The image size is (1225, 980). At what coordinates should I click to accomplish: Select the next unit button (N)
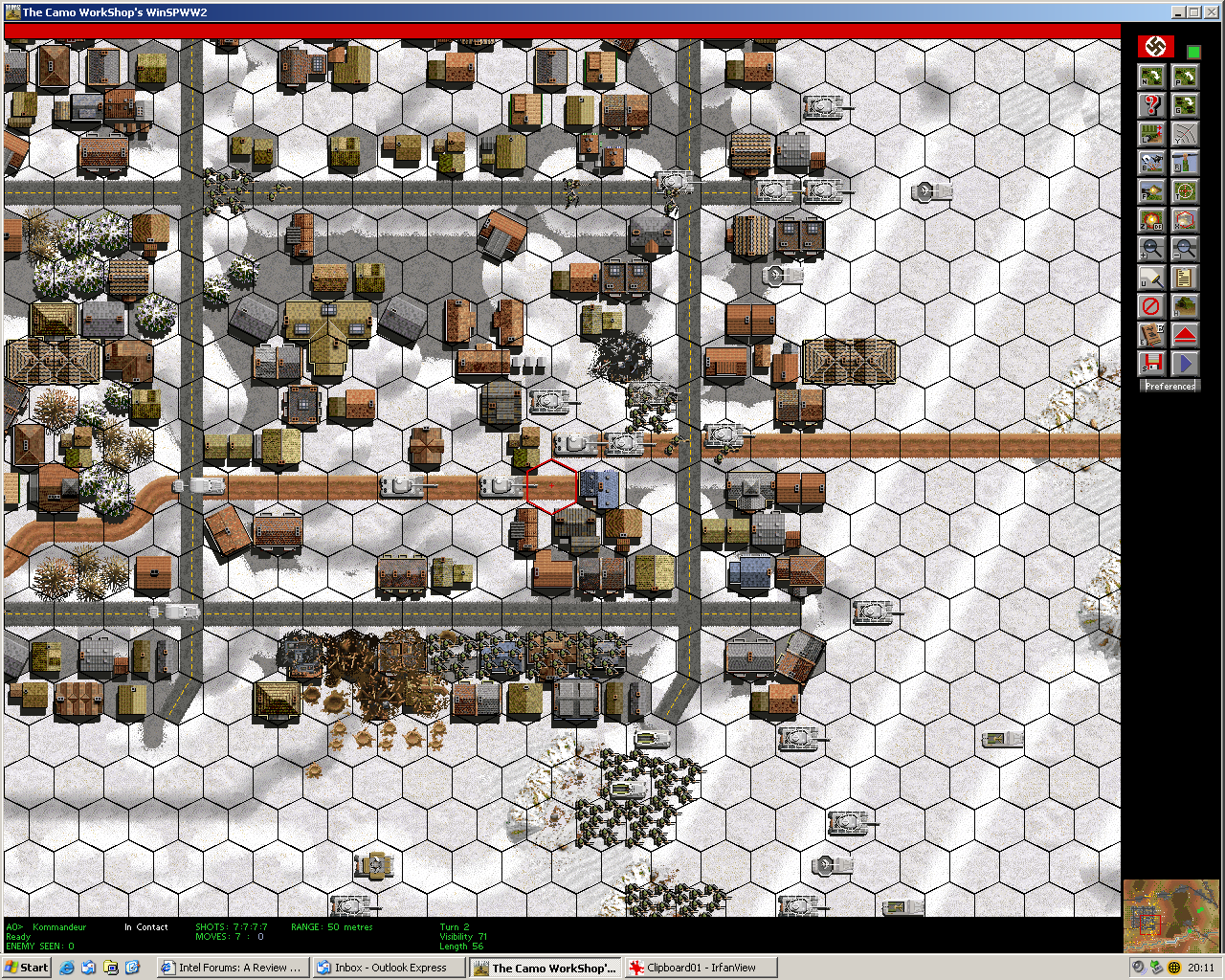coord(1151,77)
